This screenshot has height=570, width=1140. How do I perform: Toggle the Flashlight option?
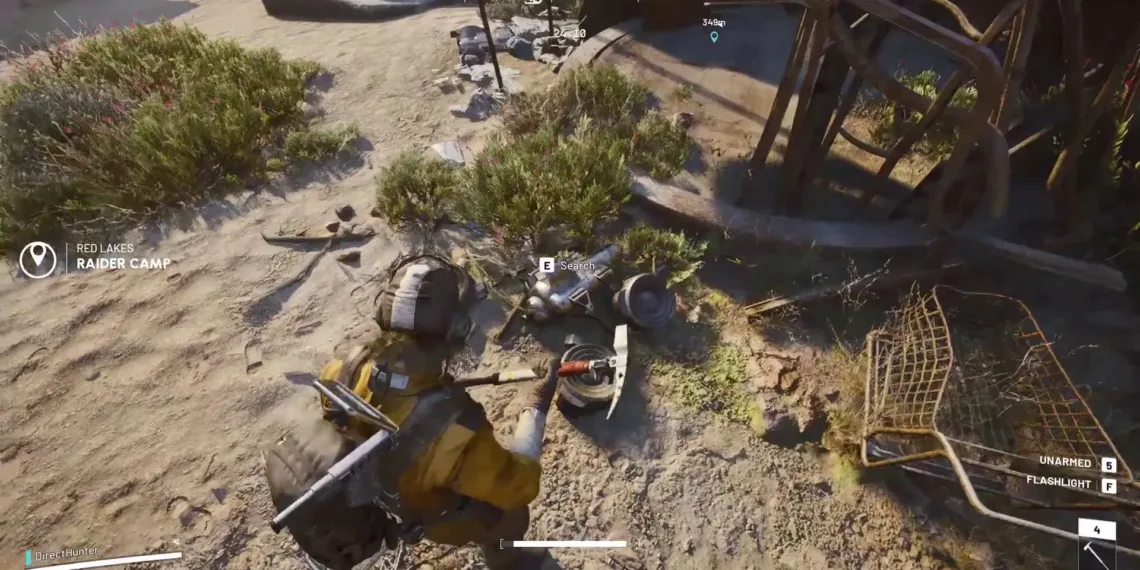1060,482
